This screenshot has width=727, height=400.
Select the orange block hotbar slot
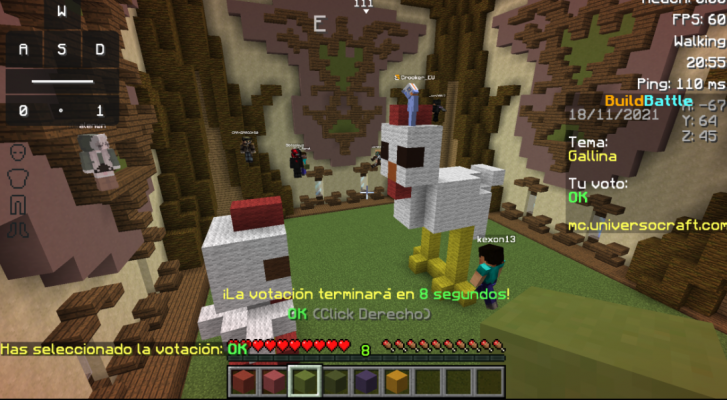pos(395,380)
